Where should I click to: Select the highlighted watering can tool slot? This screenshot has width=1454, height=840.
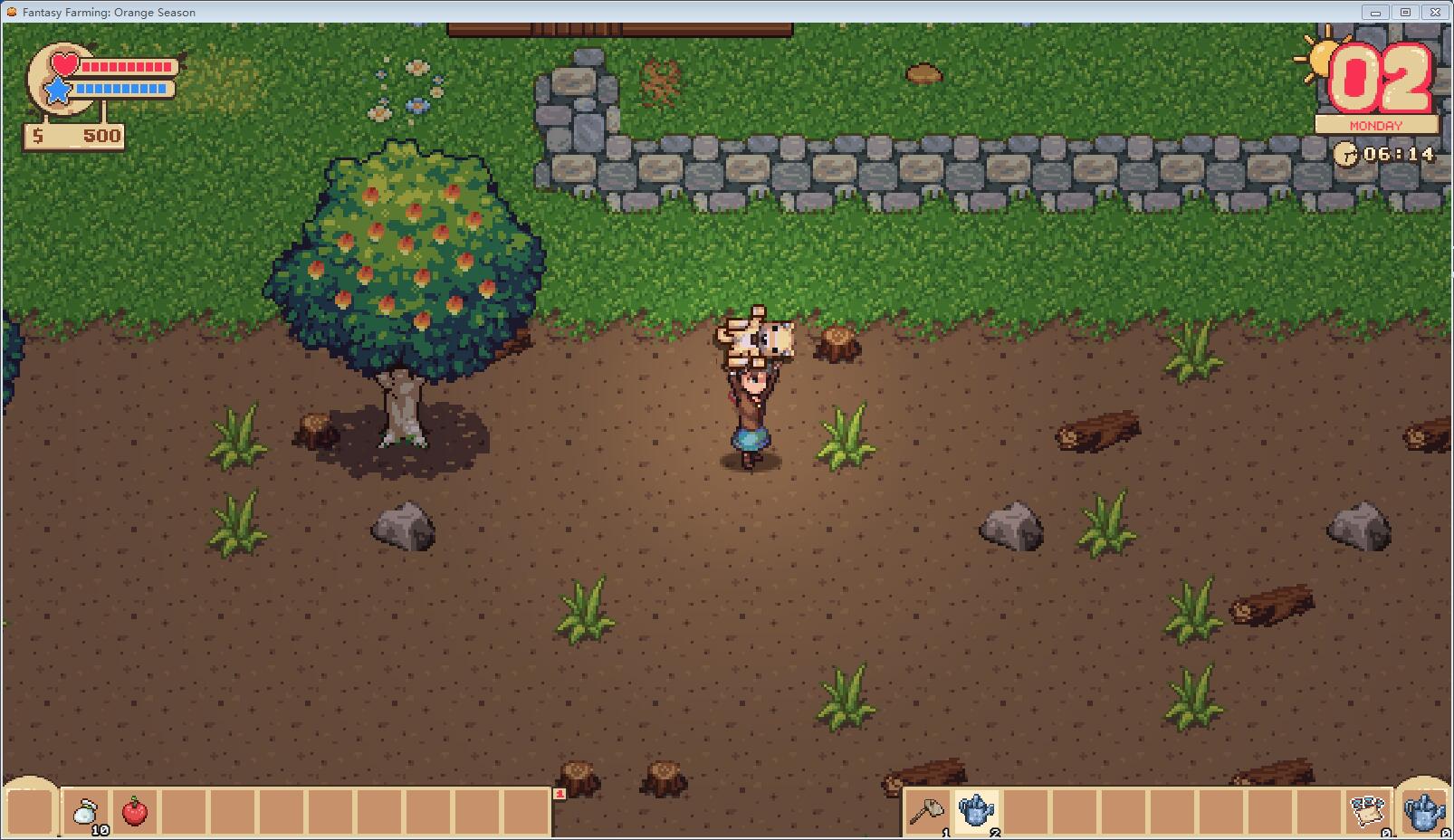pos(976,811)
